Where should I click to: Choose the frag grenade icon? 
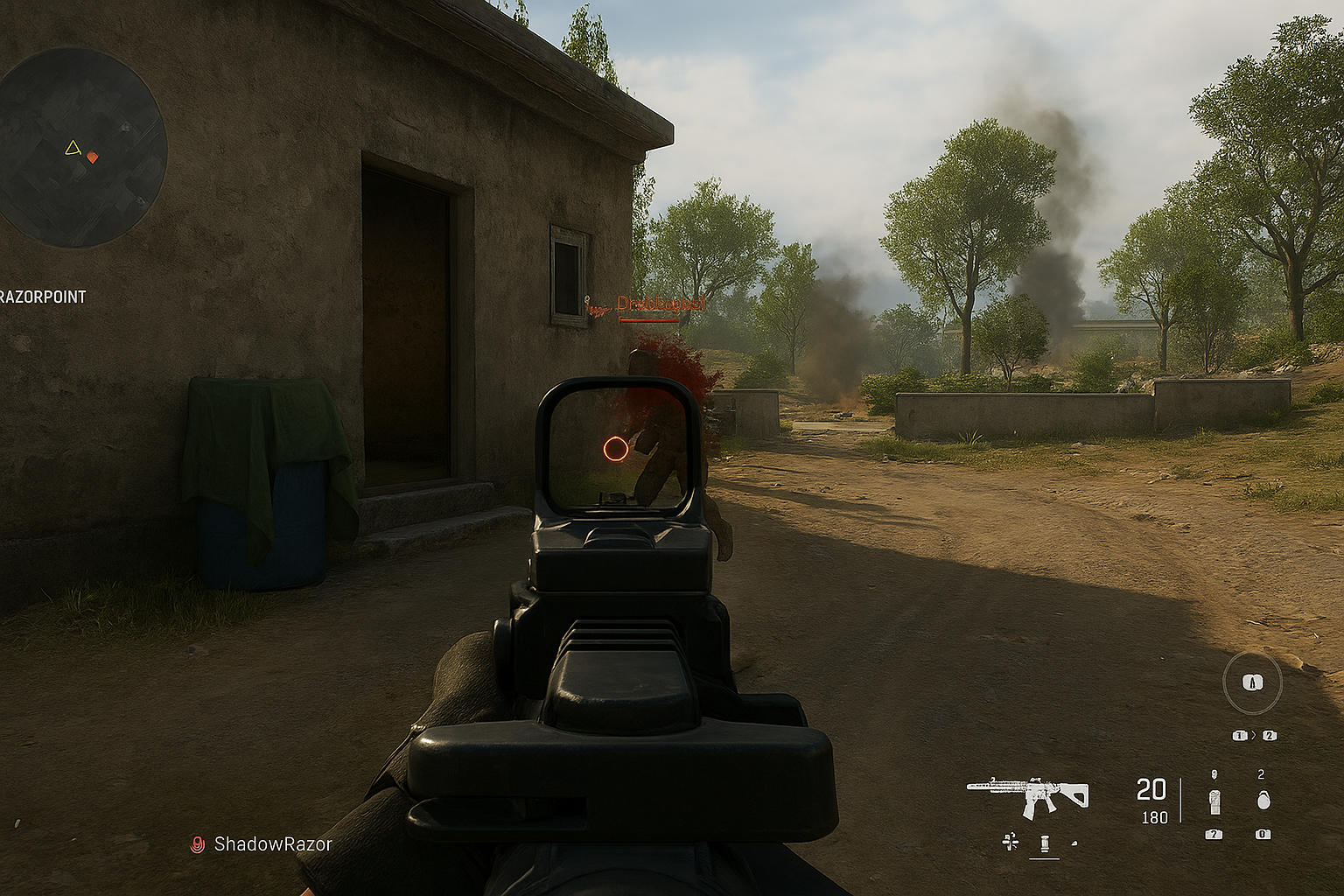click(x=1262, y=800)
